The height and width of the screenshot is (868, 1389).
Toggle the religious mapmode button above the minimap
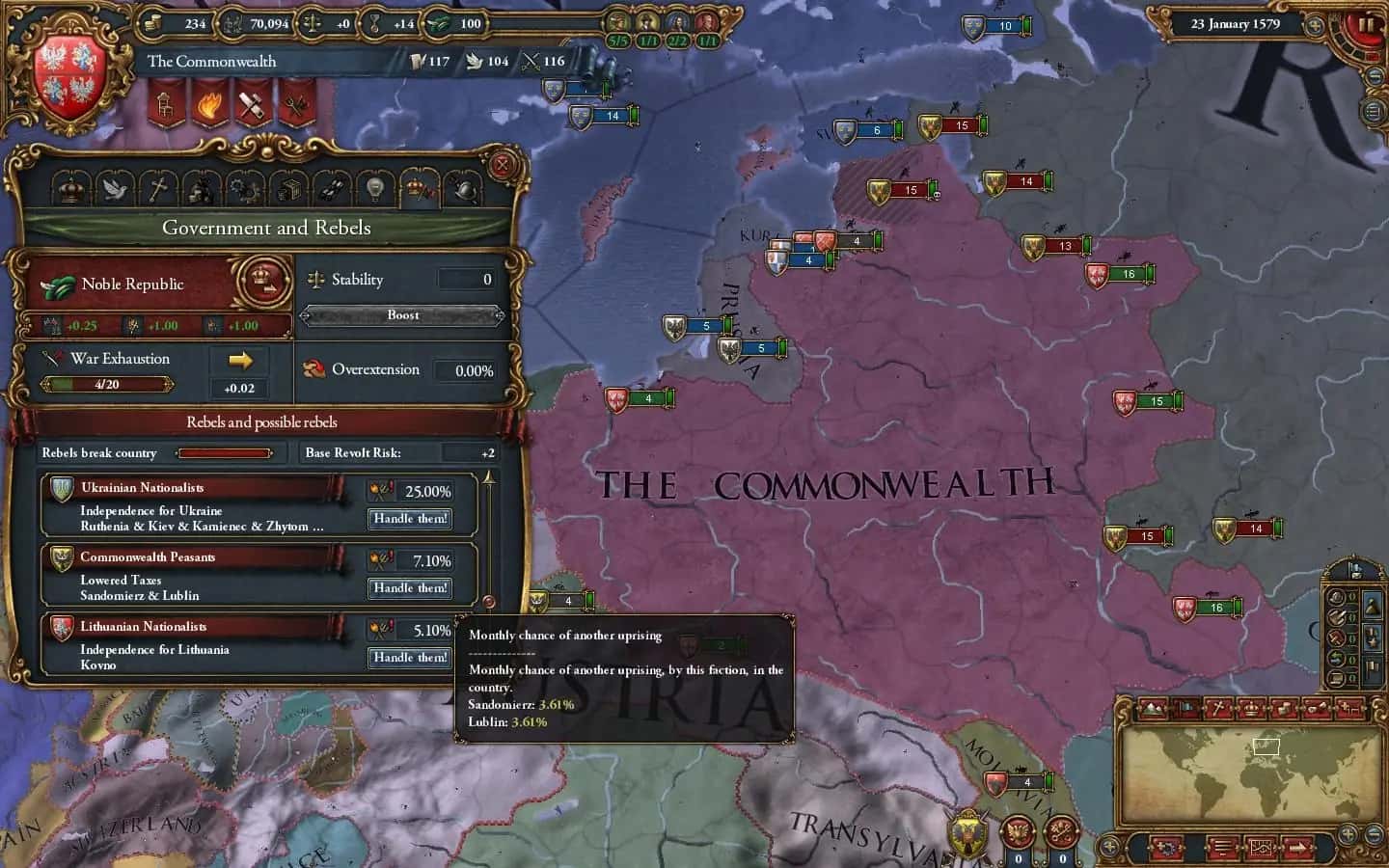tap(1217, 709)
